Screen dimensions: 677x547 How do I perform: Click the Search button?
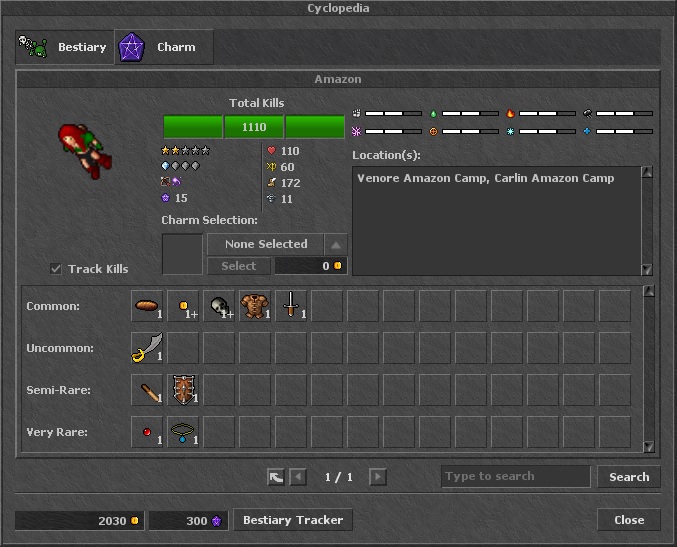click(629, 477)
